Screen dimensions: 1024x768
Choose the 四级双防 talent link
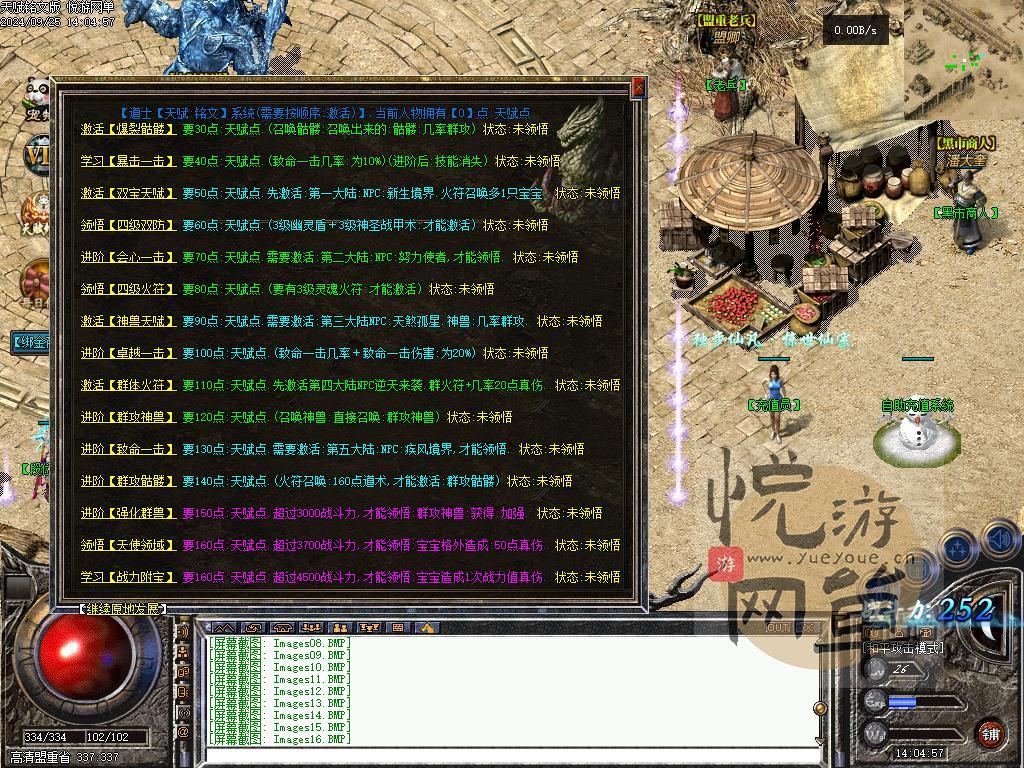[x=128, y=225]
